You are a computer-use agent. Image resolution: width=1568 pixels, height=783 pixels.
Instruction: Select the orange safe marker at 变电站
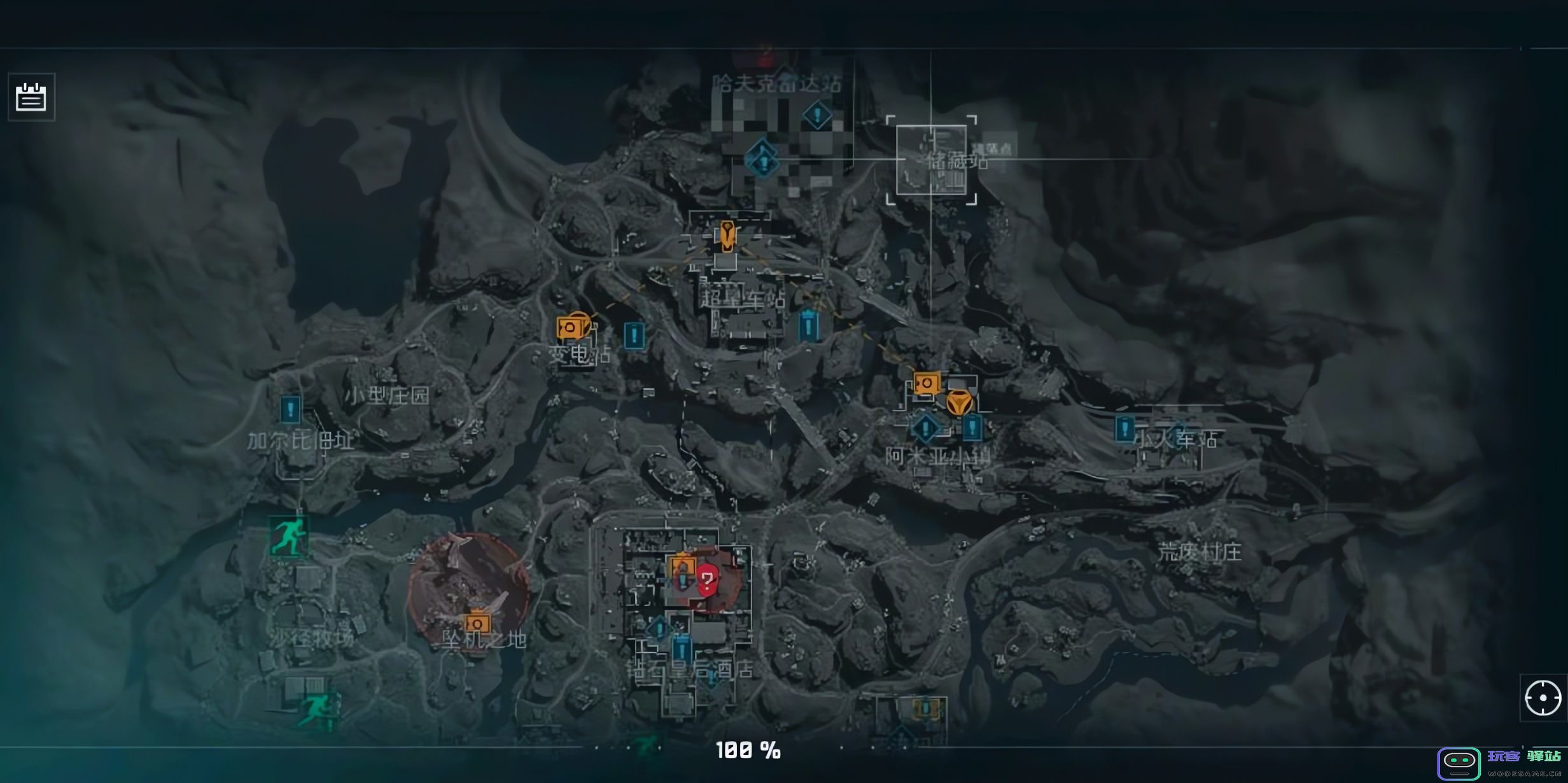pyautogui.click(x=571, y=328)
